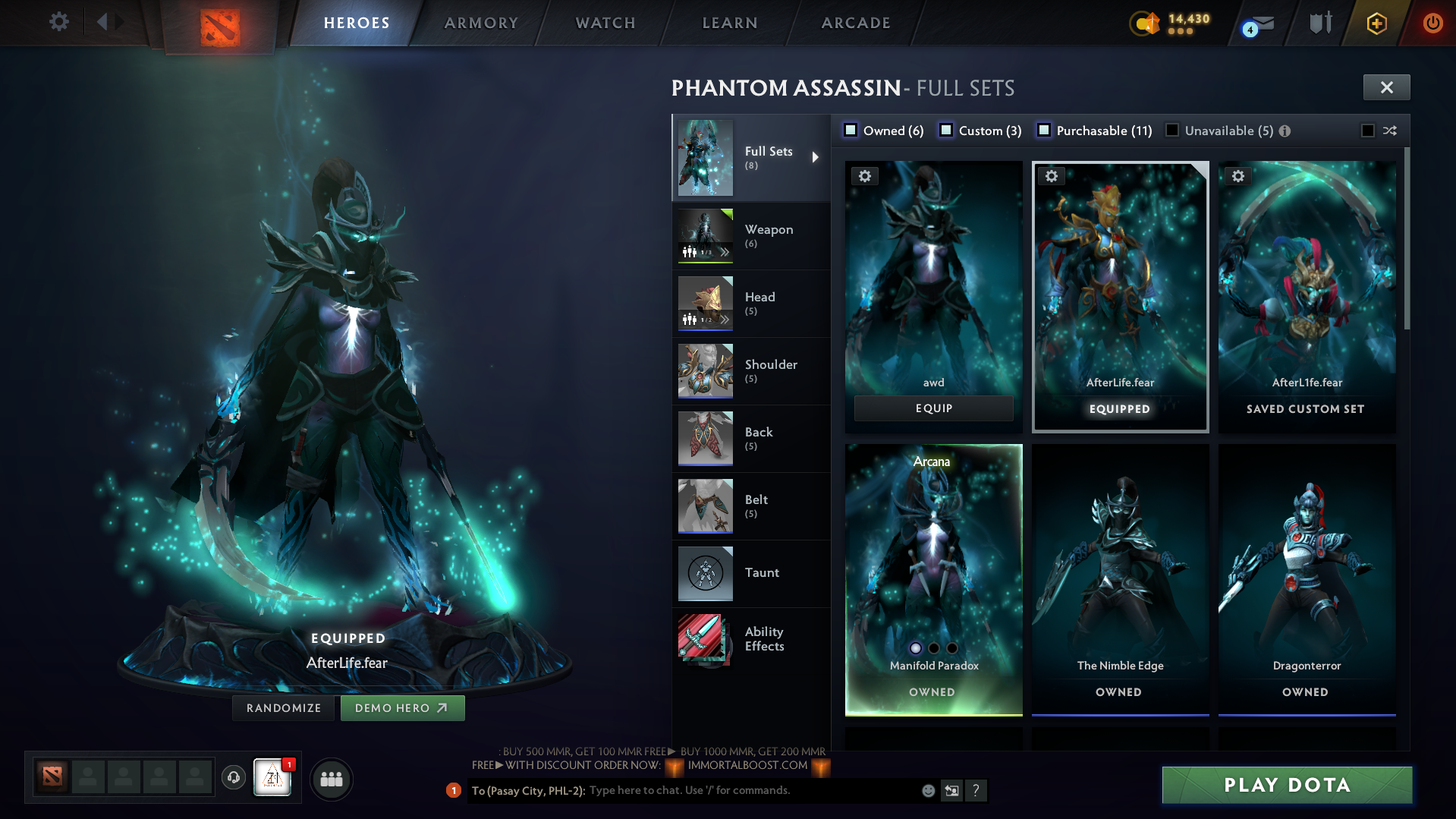Uncheck the Owned (6) filter

(x=851, y=130)
